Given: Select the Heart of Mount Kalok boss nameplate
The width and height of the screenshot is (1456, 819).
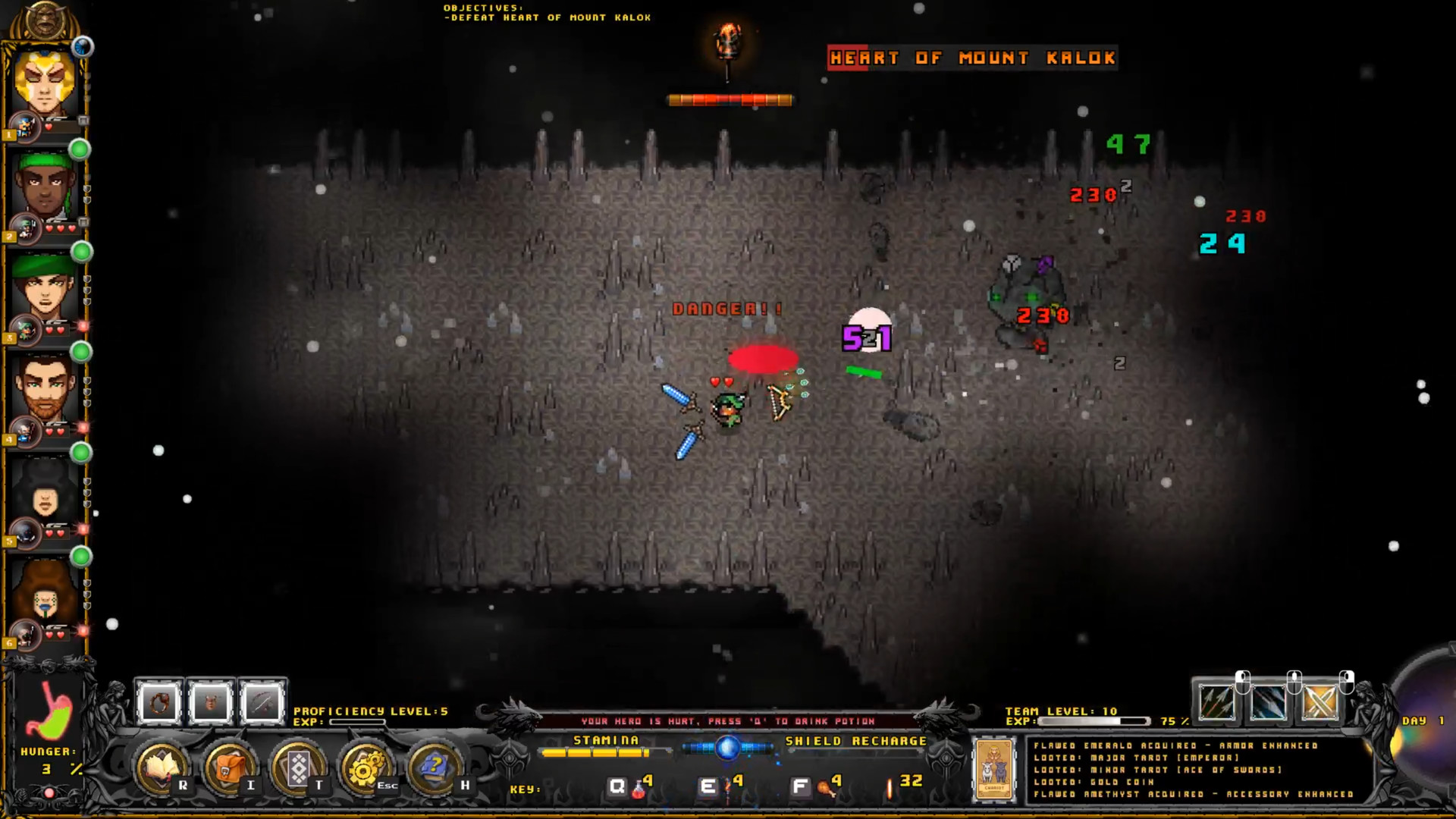Looking at the screenshot, I should [x=971, y=58].
